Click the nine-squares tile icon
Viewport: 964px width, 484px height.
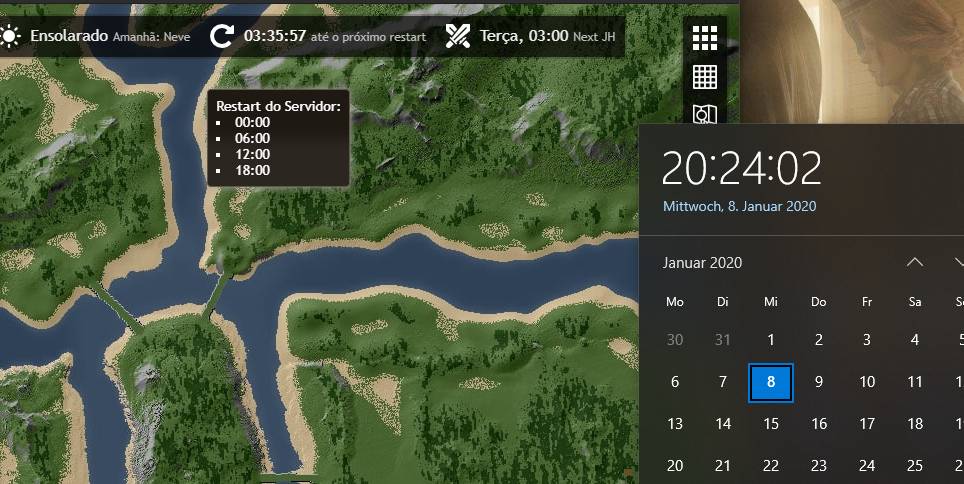click(x=705, y=37)
